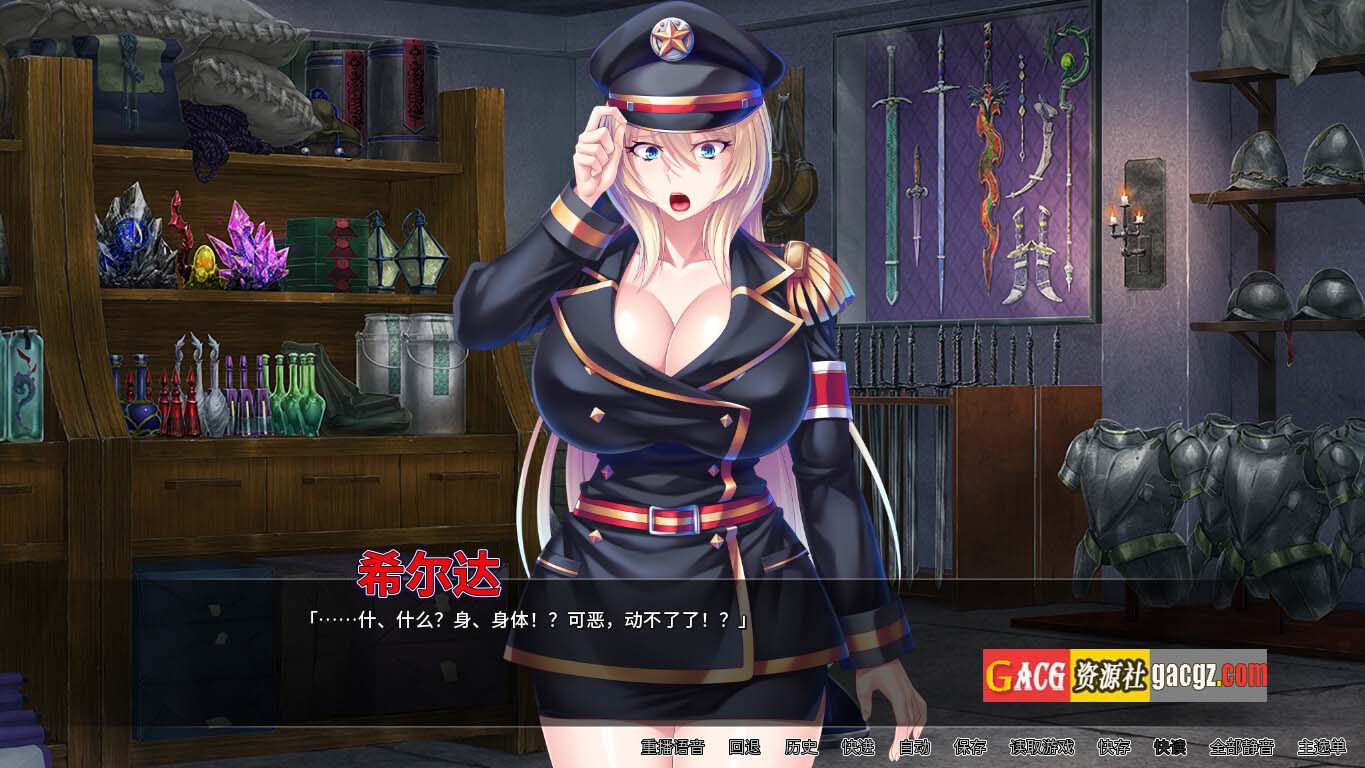Open 读取游戏 to load a game
The height and width of the screenshot is (768, 1365).
coord(1041,747)
